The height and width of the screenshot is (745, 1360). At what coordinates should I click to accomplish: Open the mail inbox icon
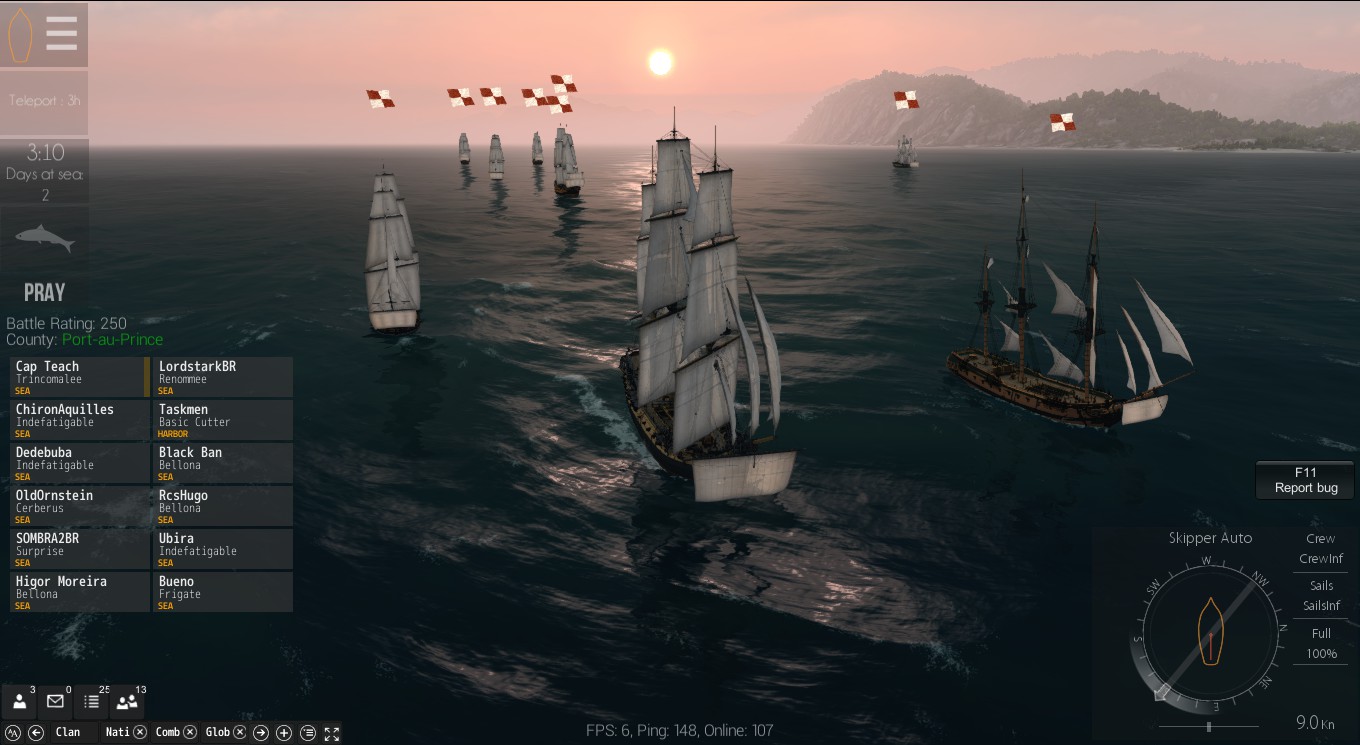[x=55, y=700]
